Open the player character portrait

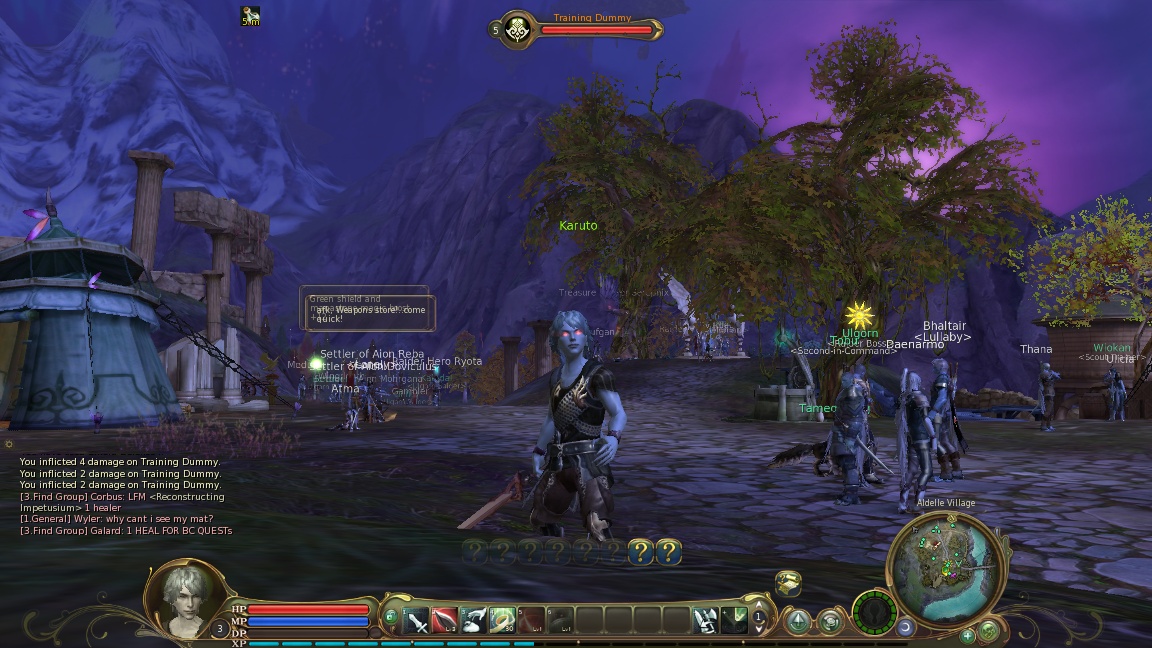(186, 597)
